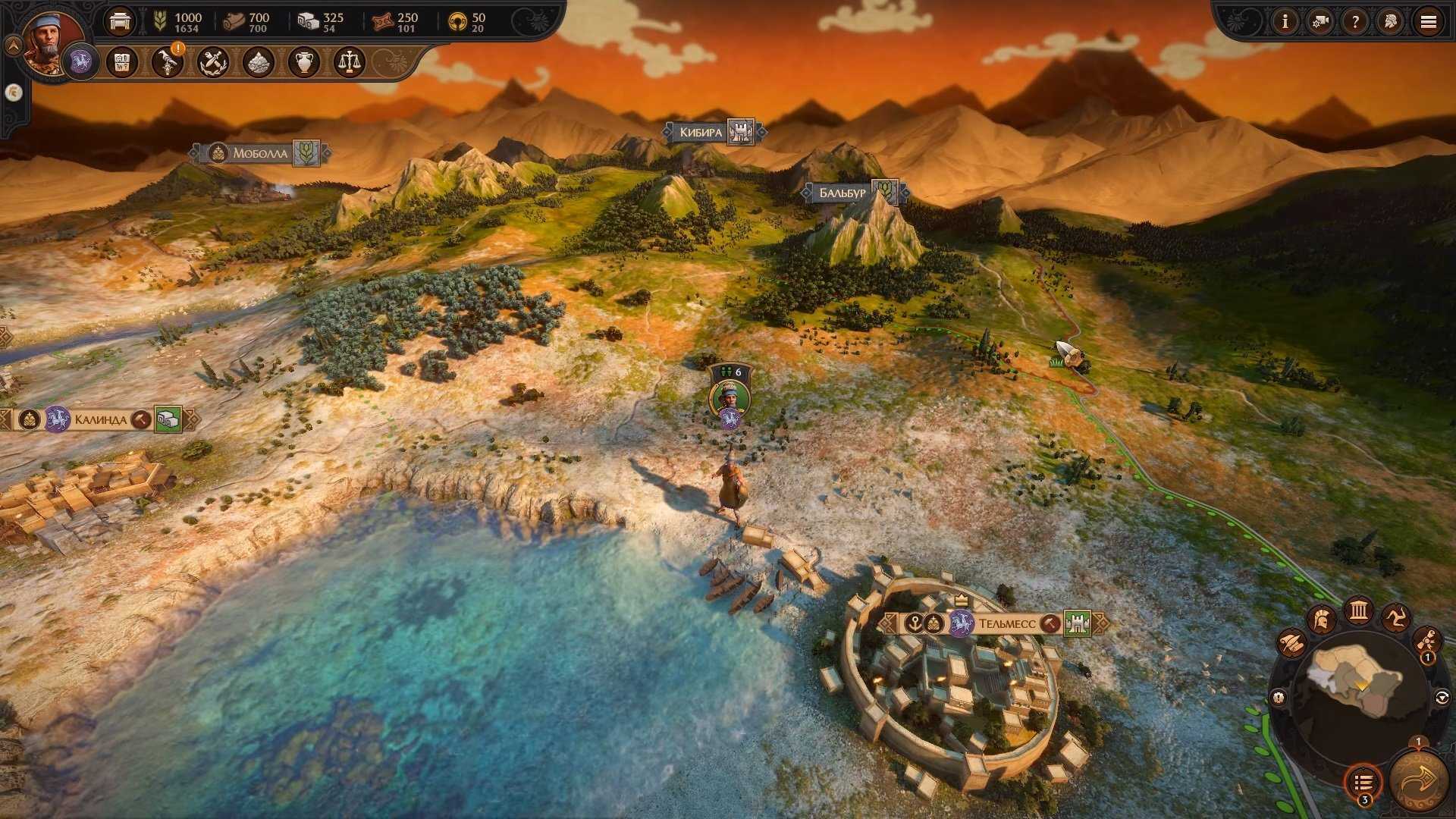Open the notifications list with 3 pending

click(x=1363, y=782)
